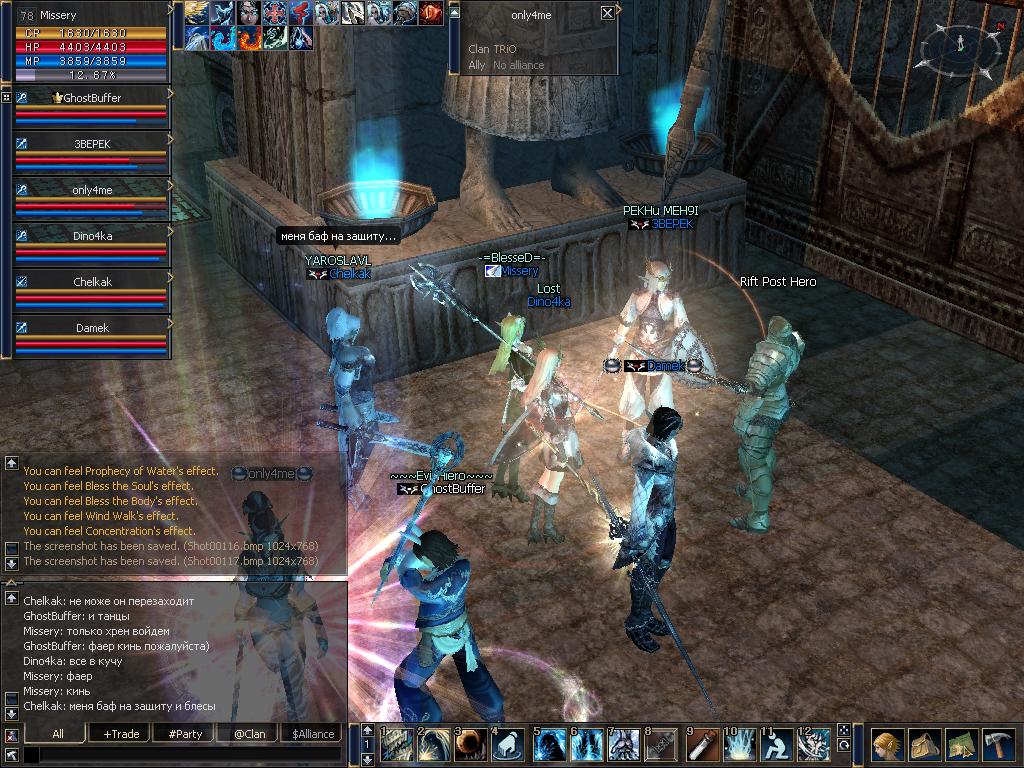Open the map icon in the menu bar
Screen dimensions: 1024x768
click(961, 745)
